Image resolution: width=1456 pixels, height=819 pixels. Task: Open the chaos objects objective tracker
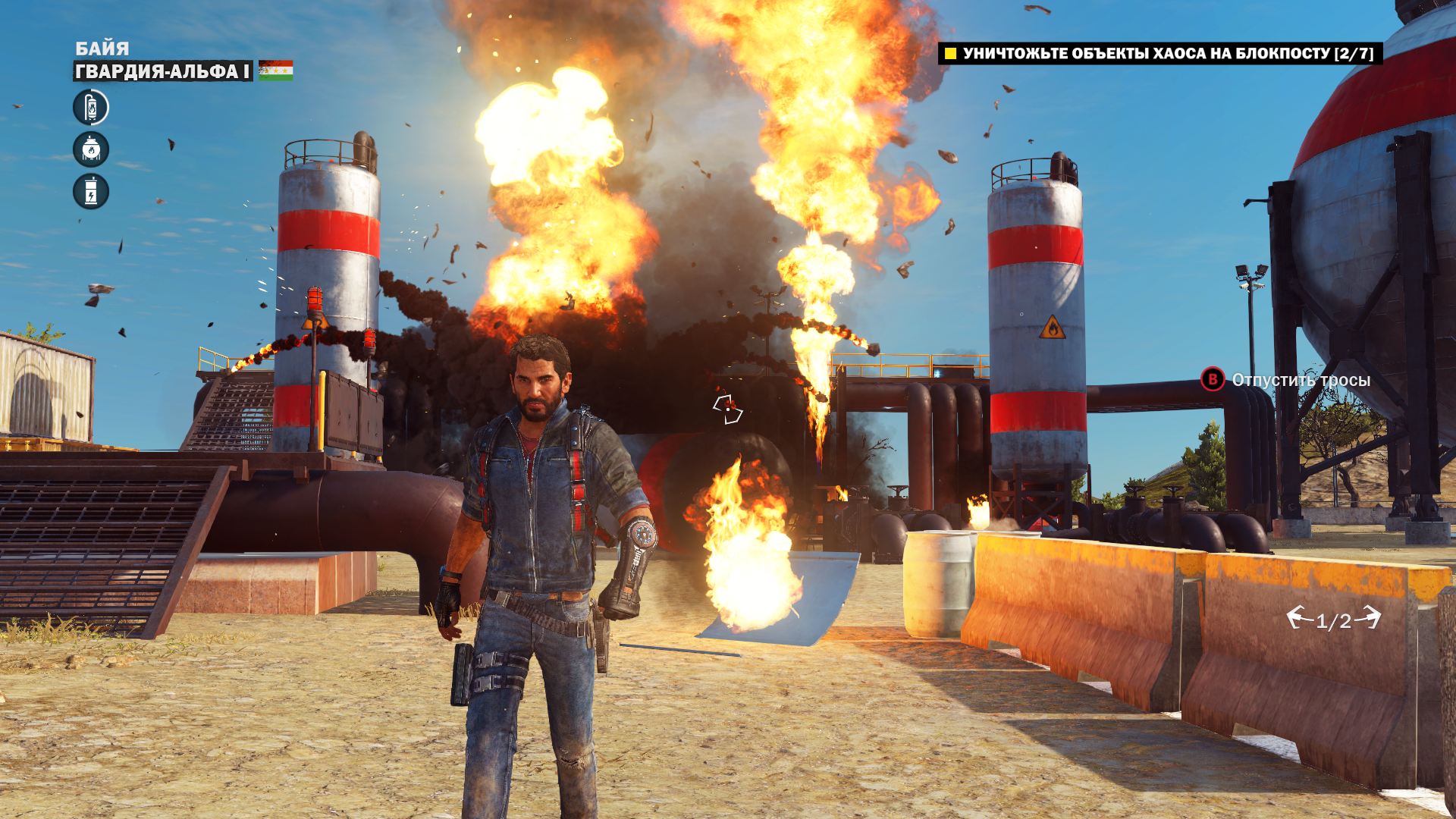pos(1159,53)
